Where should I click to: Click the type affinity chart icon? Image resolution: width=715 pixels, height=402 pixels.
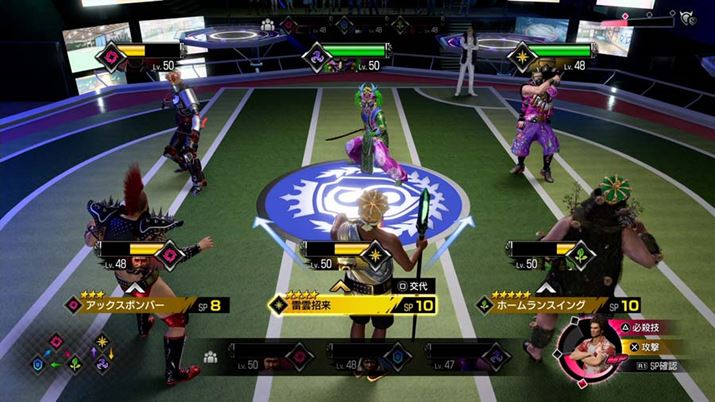[x=72, y=357]
